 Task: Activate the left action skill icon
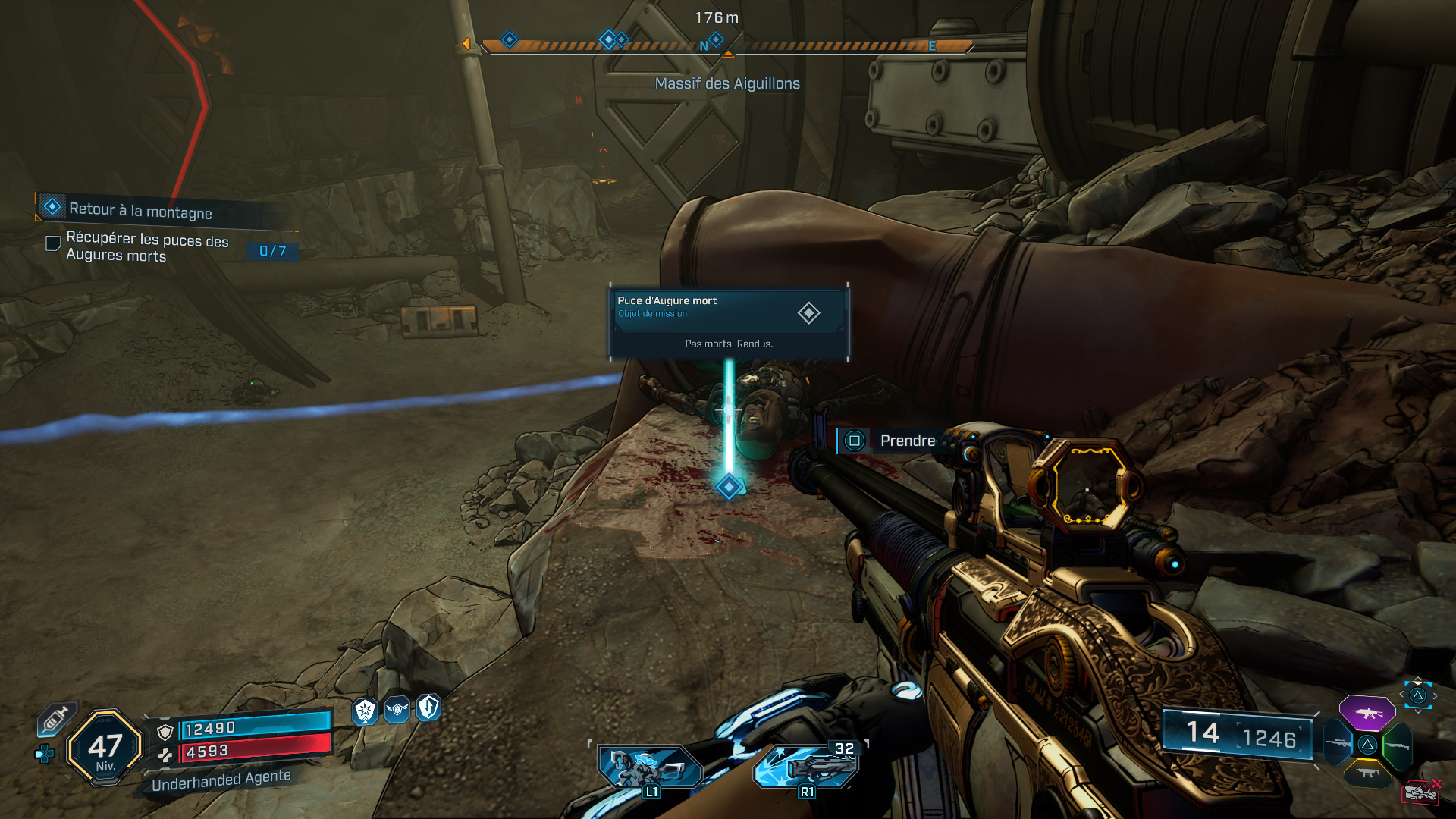649,766
